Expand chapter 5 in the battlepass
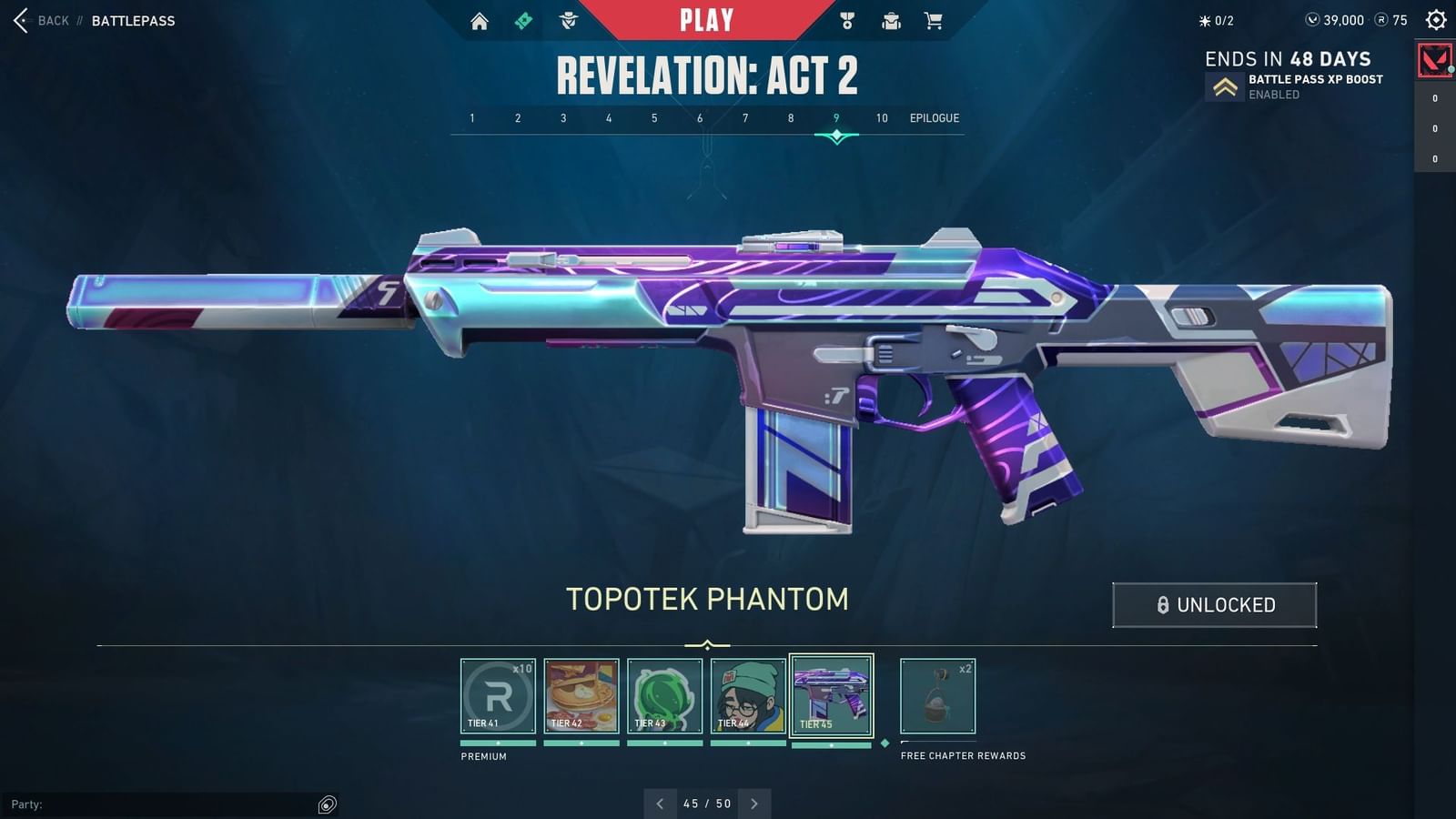1456x819 pixels. pyautogui.click(x=653, y=117)
